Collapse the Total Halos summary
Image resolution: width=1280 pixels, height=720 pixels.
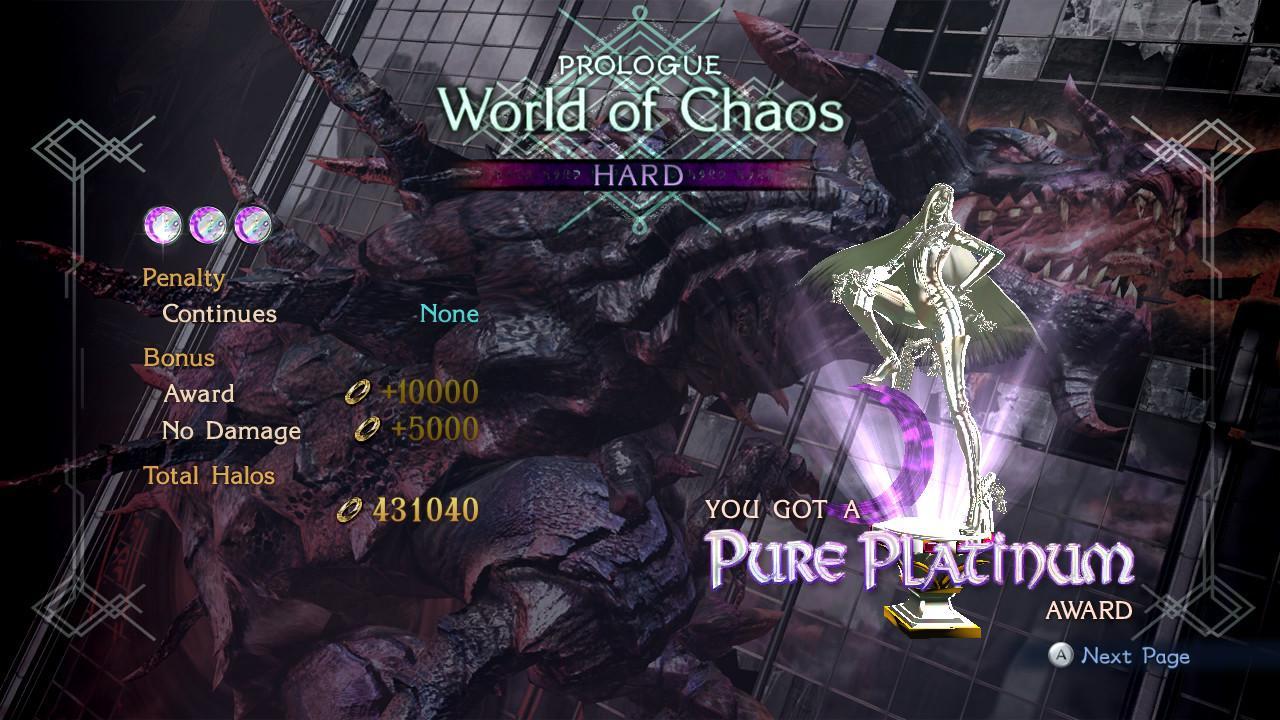pyautogui.click(x=210, y=476)
